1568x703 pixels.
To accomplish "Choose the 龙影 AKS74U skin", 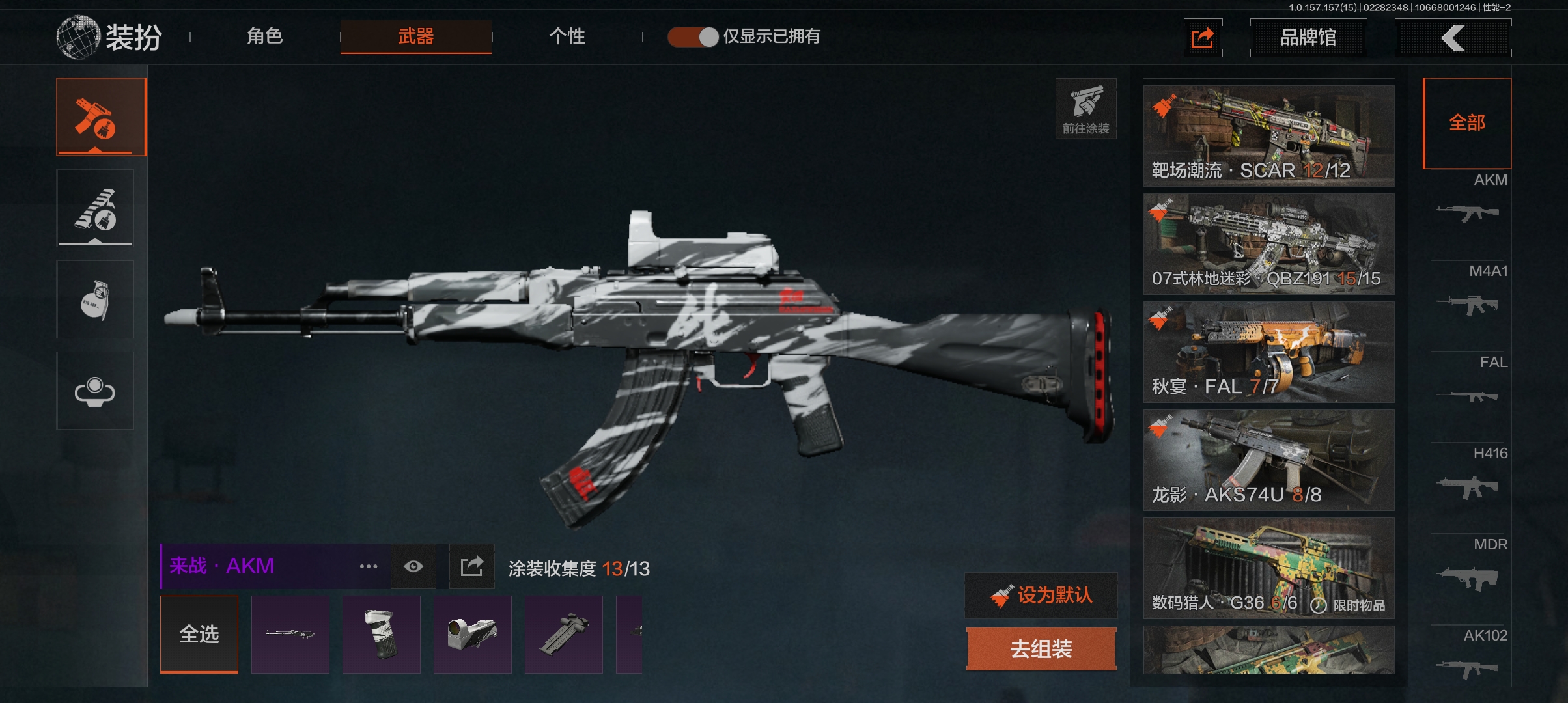I will (x=1268, y=460).
